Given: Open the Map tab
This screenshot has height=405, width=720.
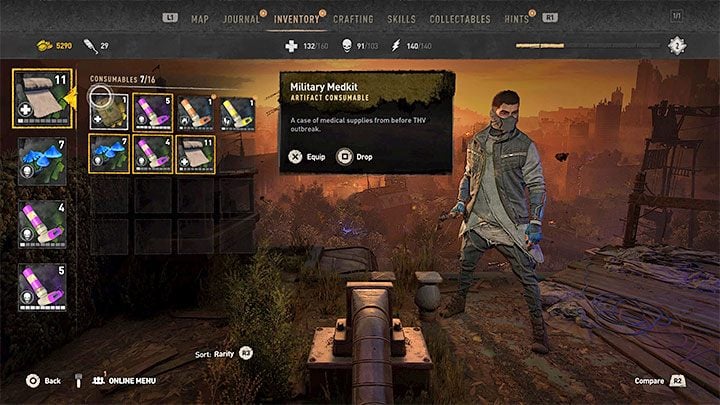Looking at the screenshot, I should (x=200, y=19).
